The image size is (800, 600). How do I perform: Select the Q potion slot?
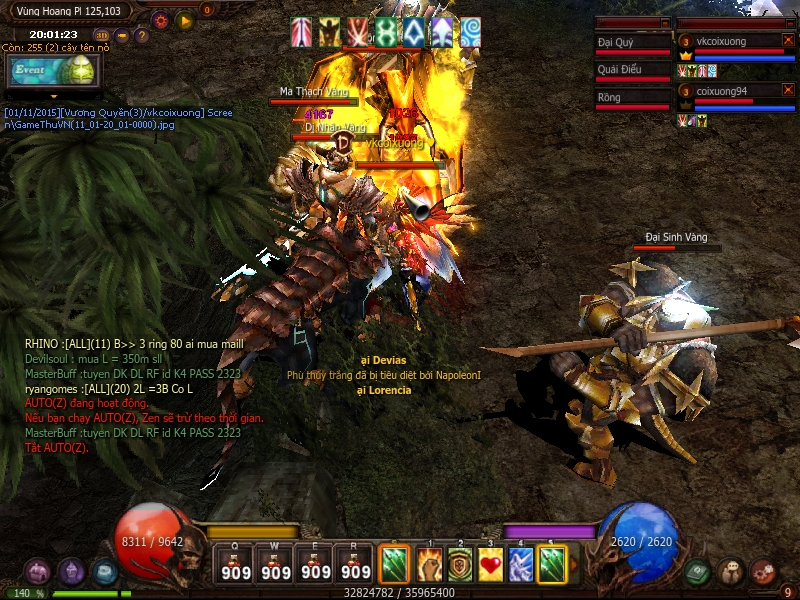236,565
